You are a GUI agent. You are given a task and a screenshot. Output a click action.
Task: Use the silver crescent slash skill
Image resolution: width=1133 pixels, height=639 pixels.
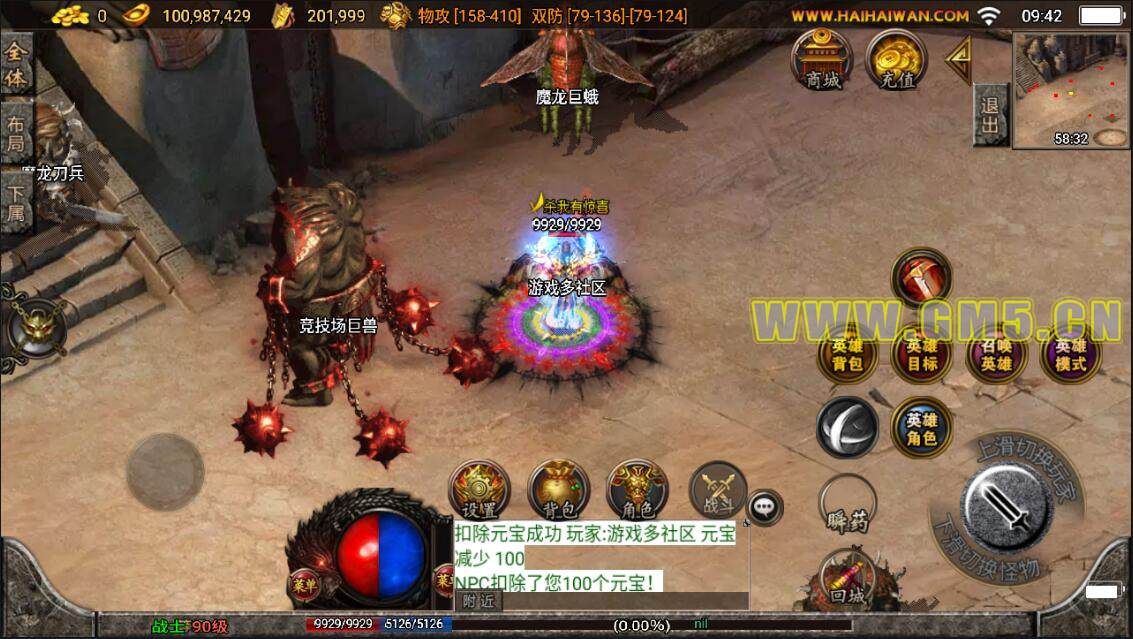tap(847, 428)
